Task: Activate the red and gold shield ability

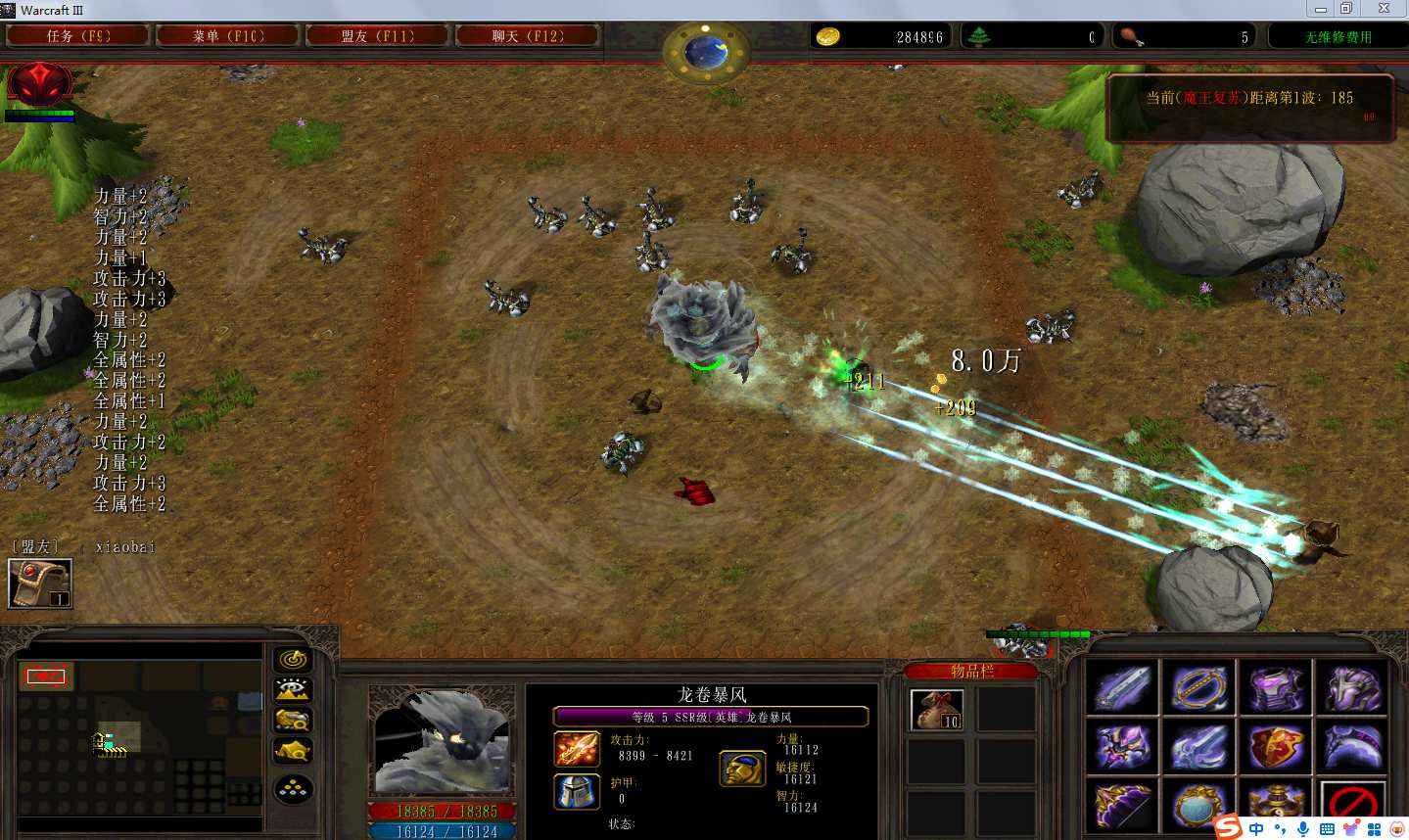Action: click(x=1276, y=748)
